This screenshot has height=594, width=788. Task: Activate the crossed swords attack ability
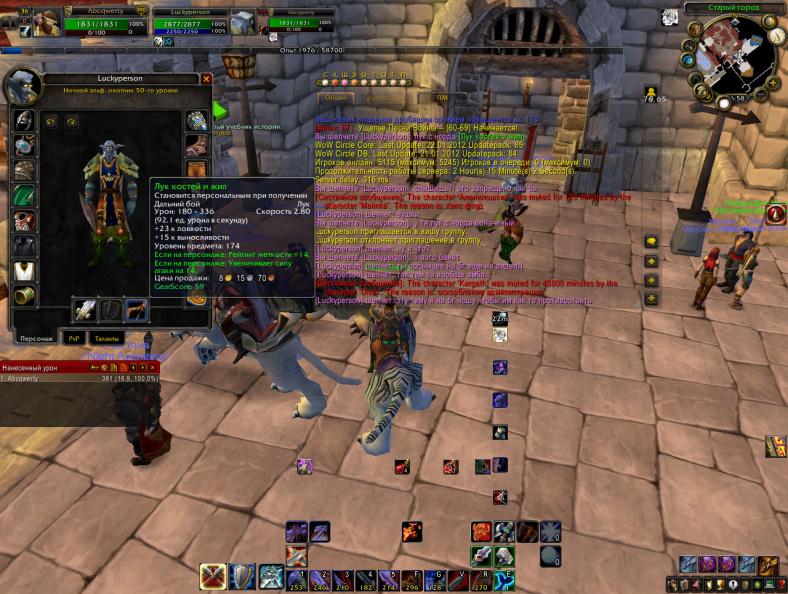pyautogui.click(x=212, y=576)
